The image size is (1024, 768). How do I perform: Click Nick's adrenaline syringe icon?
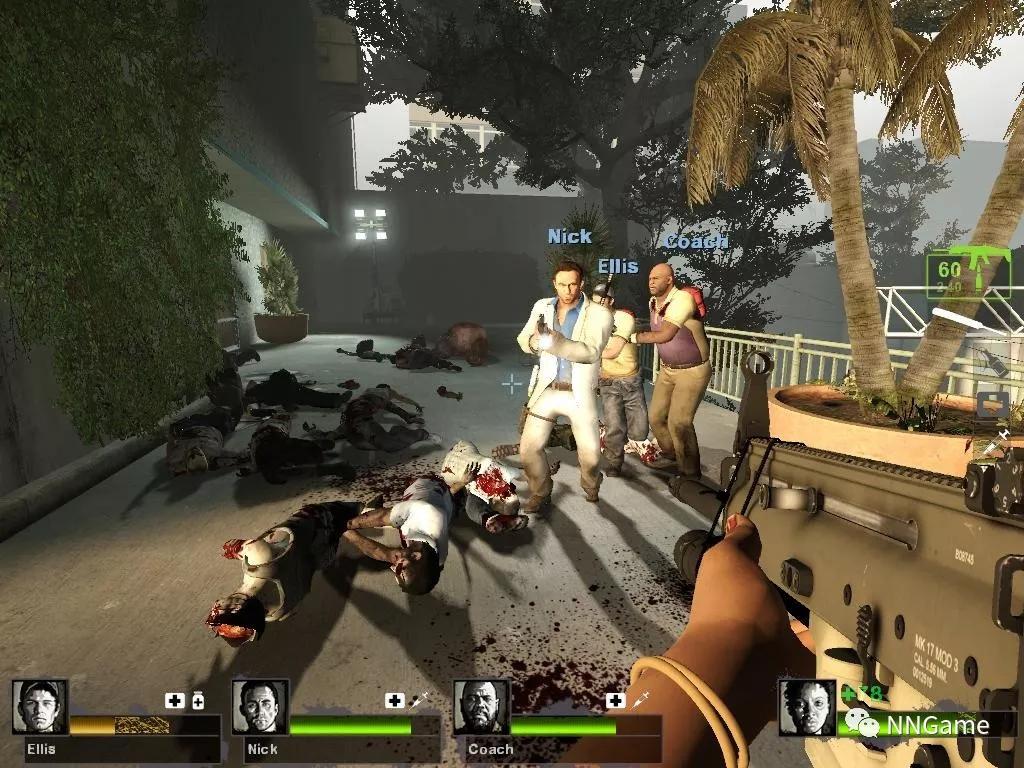[420, 700]
